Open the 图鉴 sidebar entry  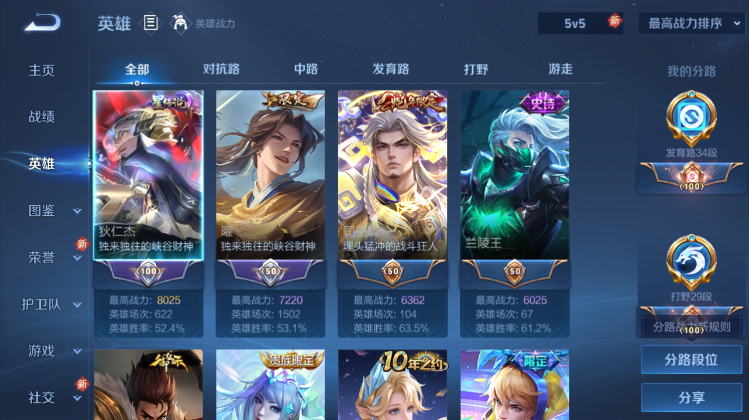(x=41, y=211)
